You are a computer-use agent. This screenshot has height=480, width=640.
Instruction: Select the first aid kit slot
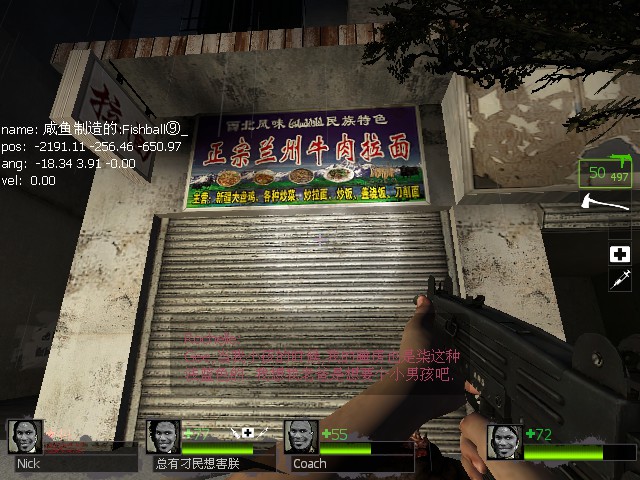tap(619, 254)
